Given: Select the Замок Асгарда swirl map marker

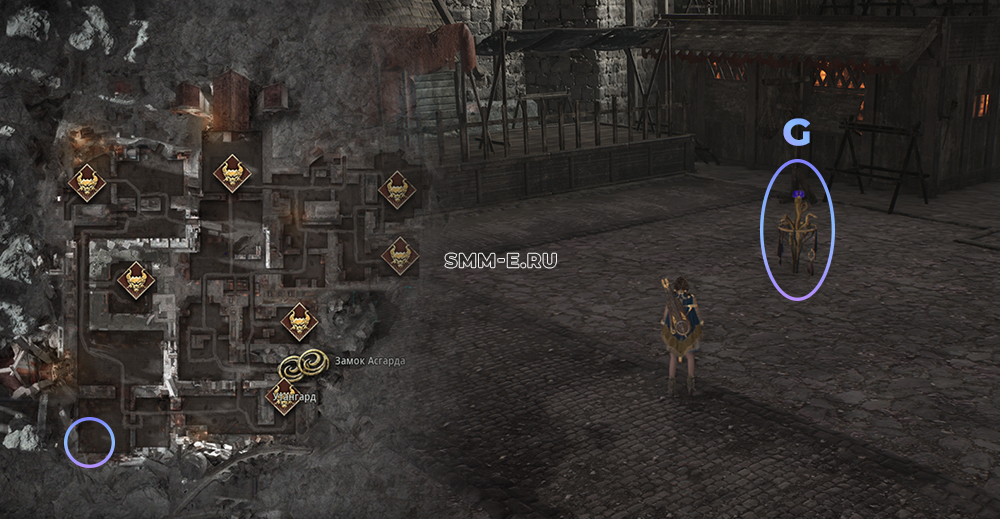Looking at the screenshot, I should pyautogui.click(x=303, y=365).
